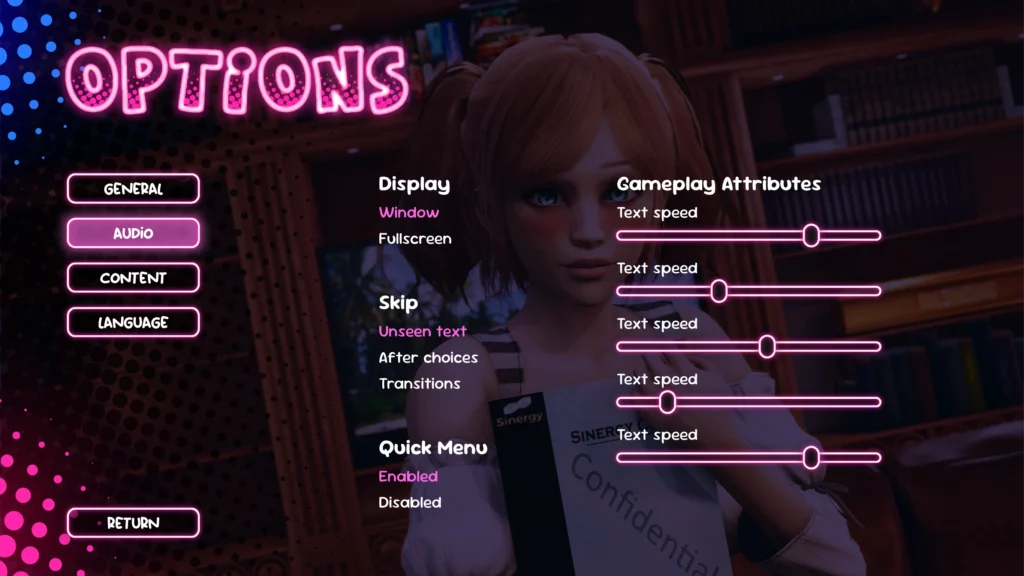The image size is (1024, 576).
Task: Set Quick Menu to Disabled
Action: [x=409, y=502]
